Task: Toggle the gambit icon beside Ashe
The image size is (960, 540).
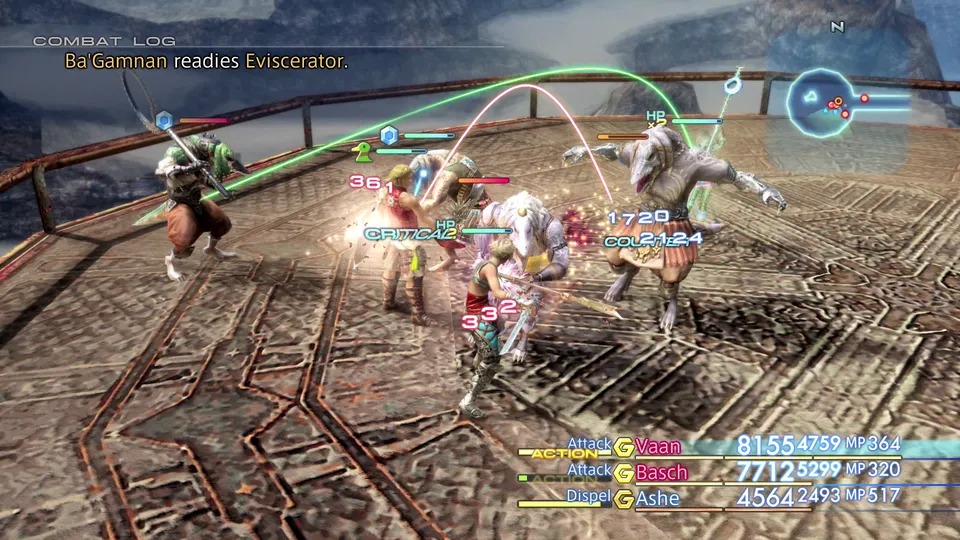Action: pos(624,498)
